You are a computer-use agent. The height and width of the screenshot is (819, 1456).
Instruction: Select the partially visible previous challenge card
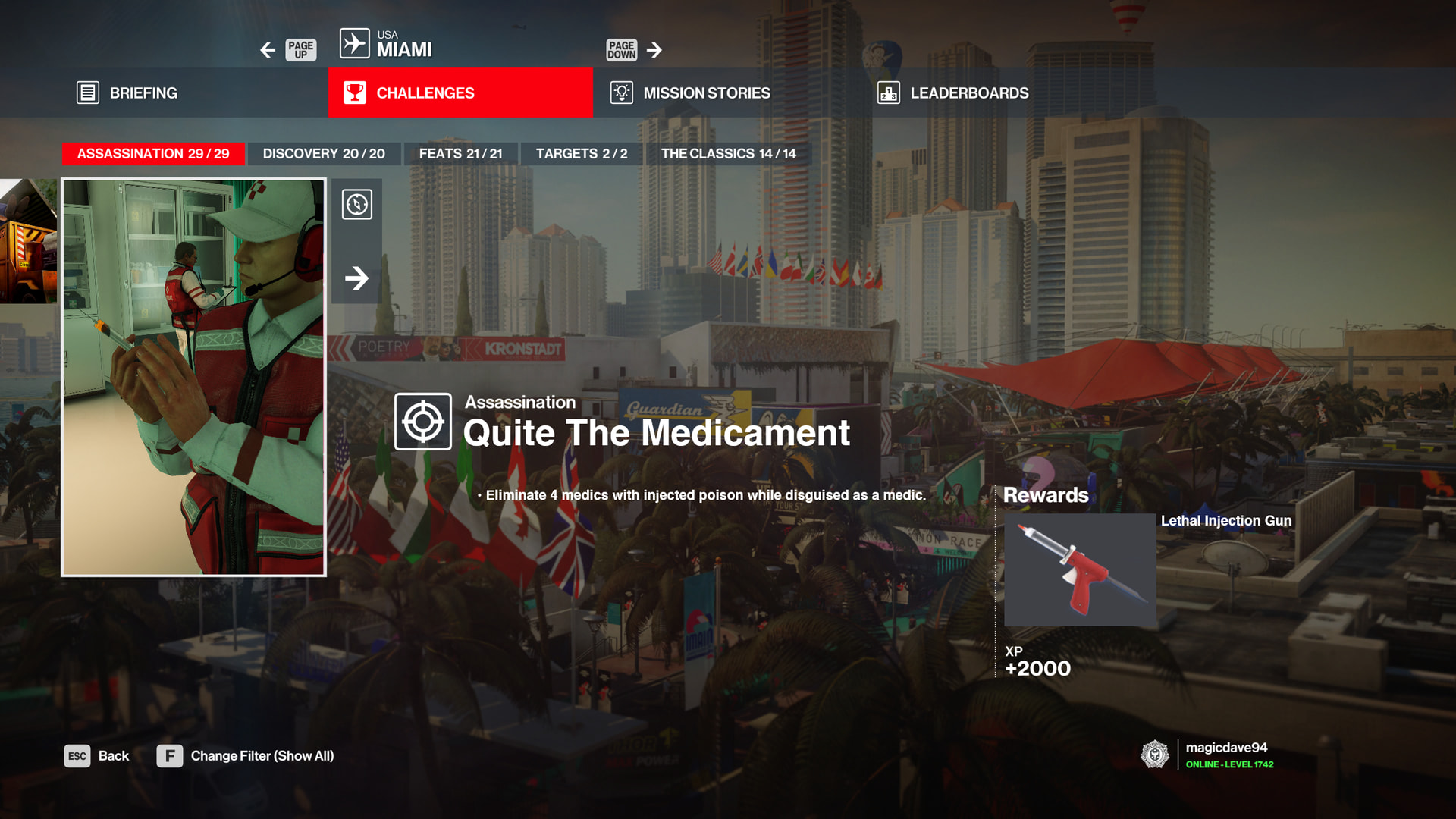28,240
